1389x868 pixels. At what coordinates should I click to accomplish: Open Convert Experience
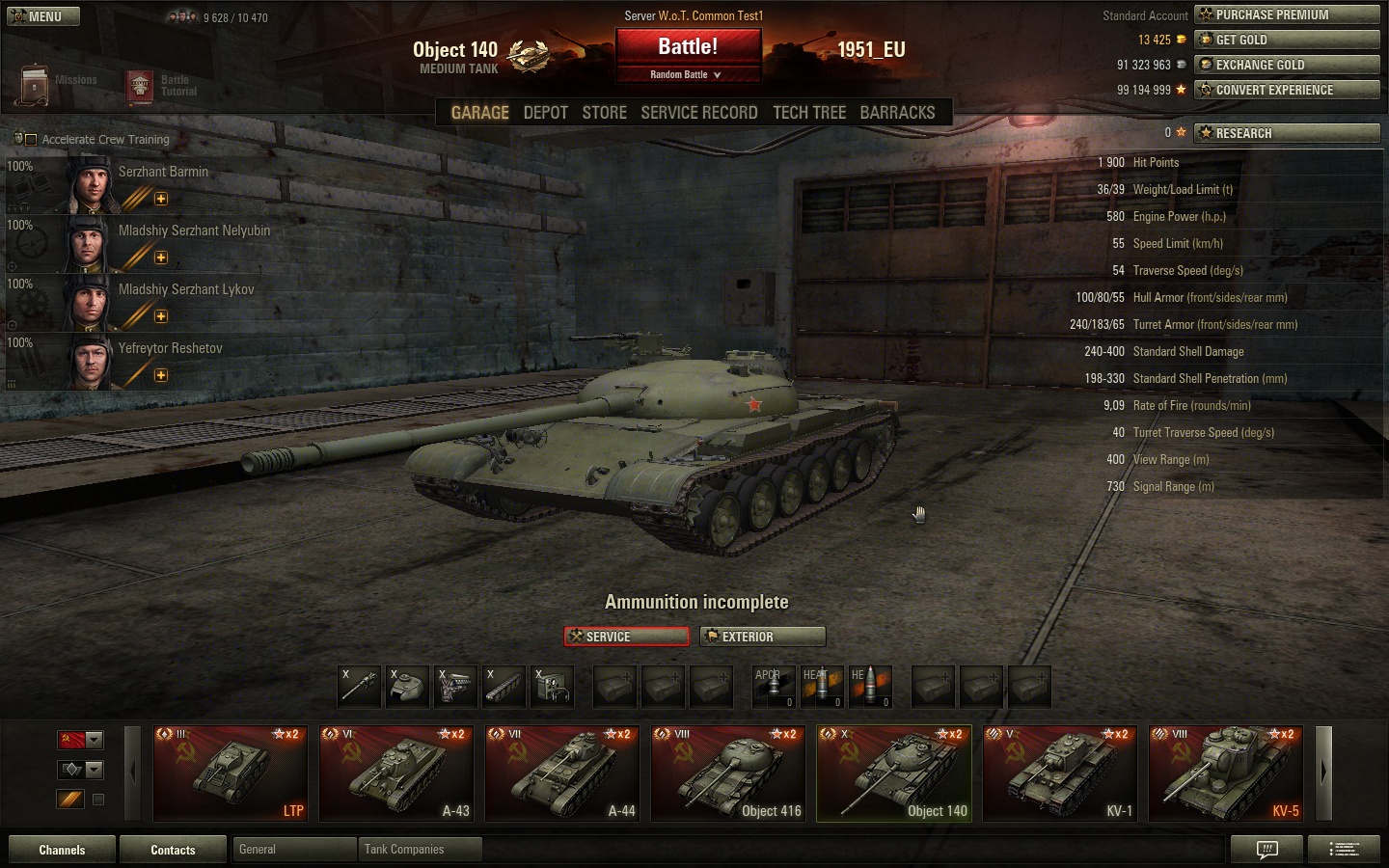click(1287, 90)
